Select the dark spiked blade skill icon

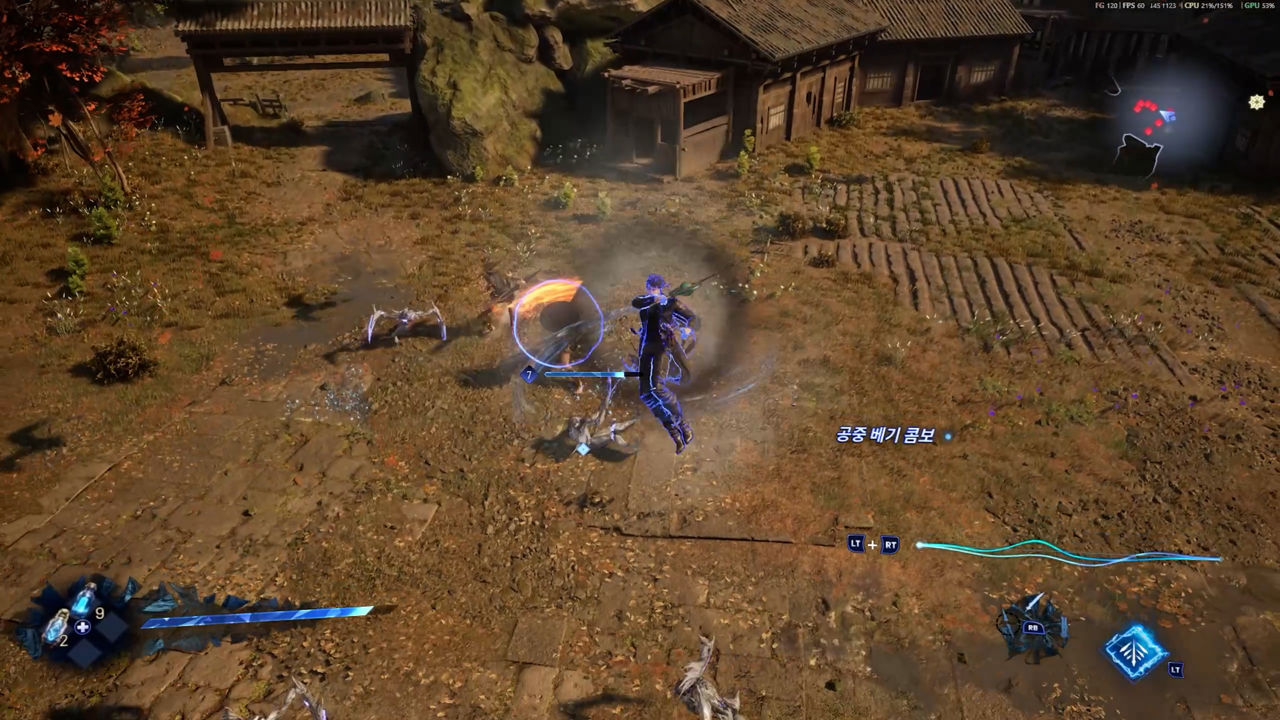tap(1032, 627)
